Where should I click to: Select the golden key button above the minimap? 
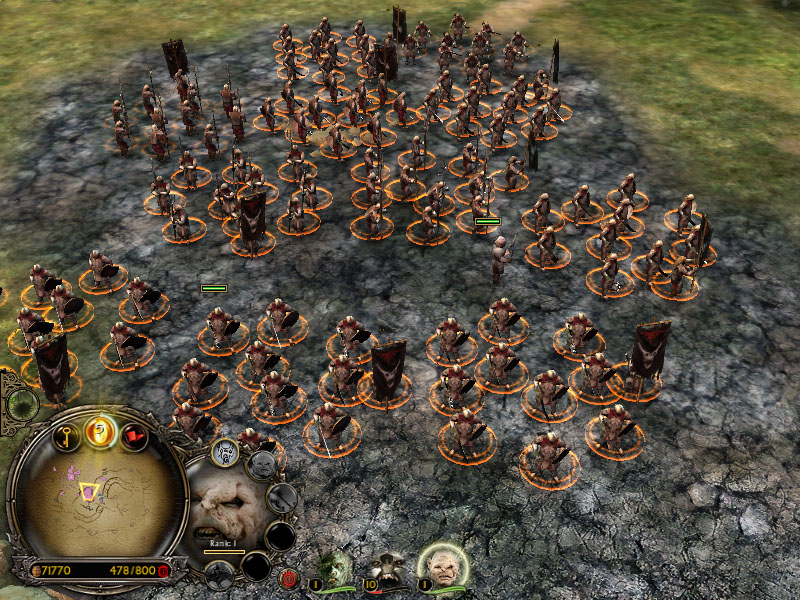pyautogui.click(x=66, y=436)
